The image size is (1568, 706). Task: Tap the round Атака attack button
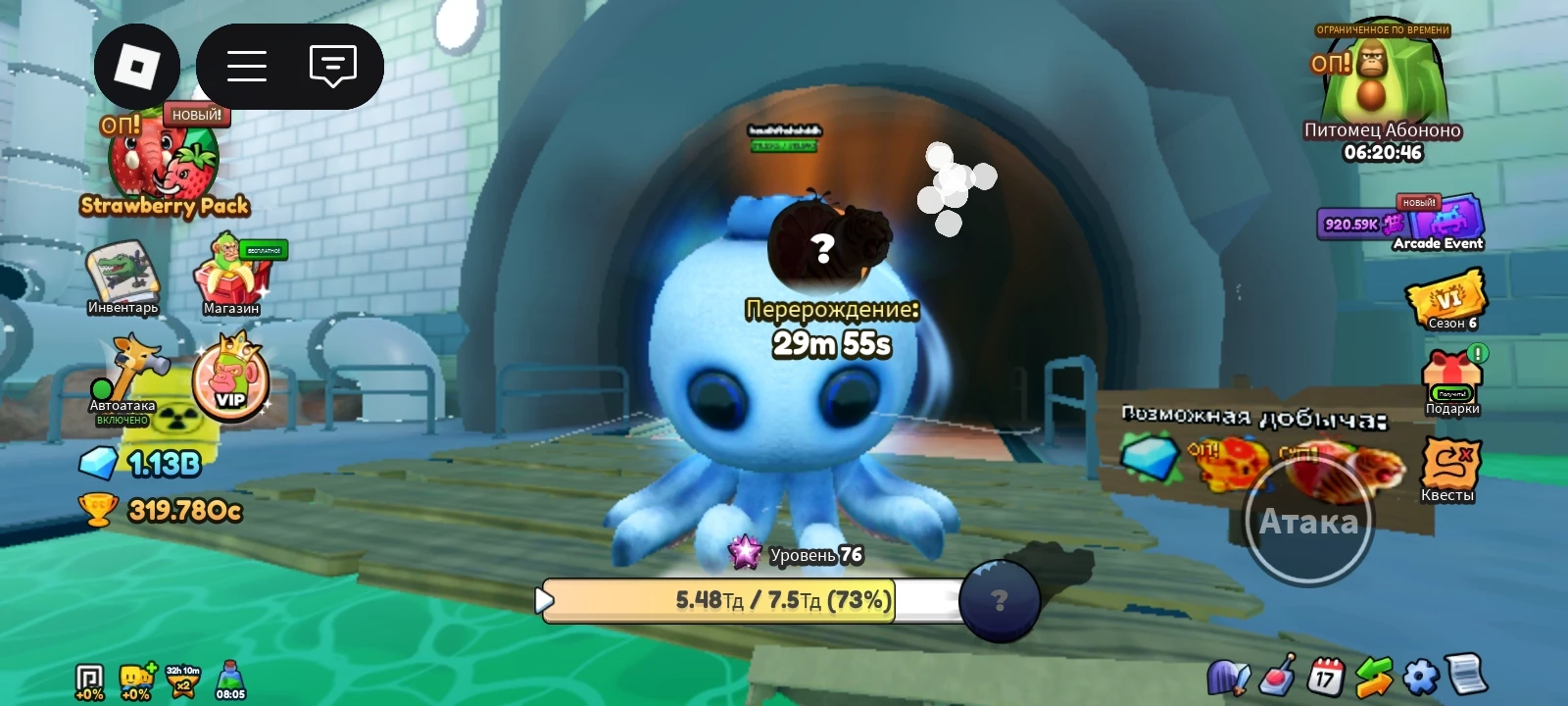pos(1308,522)
